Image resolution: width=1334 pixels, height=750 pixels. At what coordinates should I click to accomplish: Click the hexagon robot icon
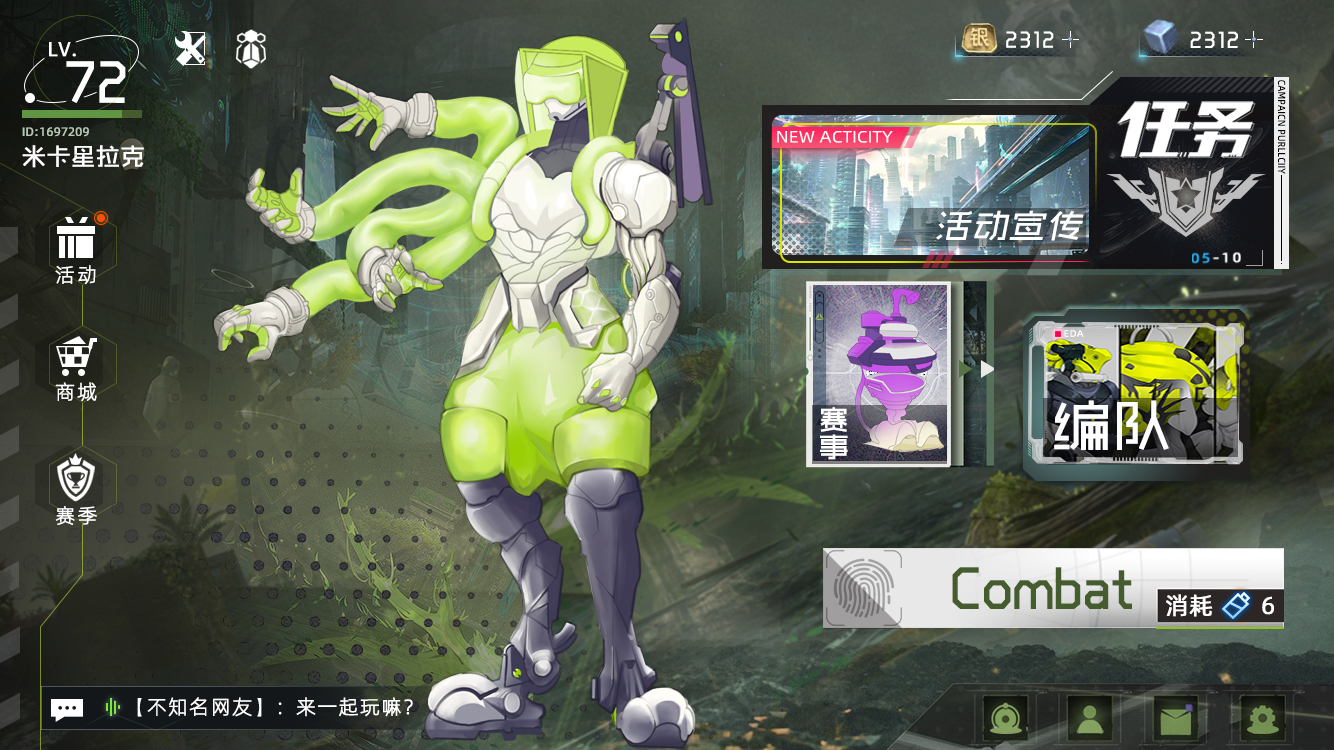tap(250, 48)
